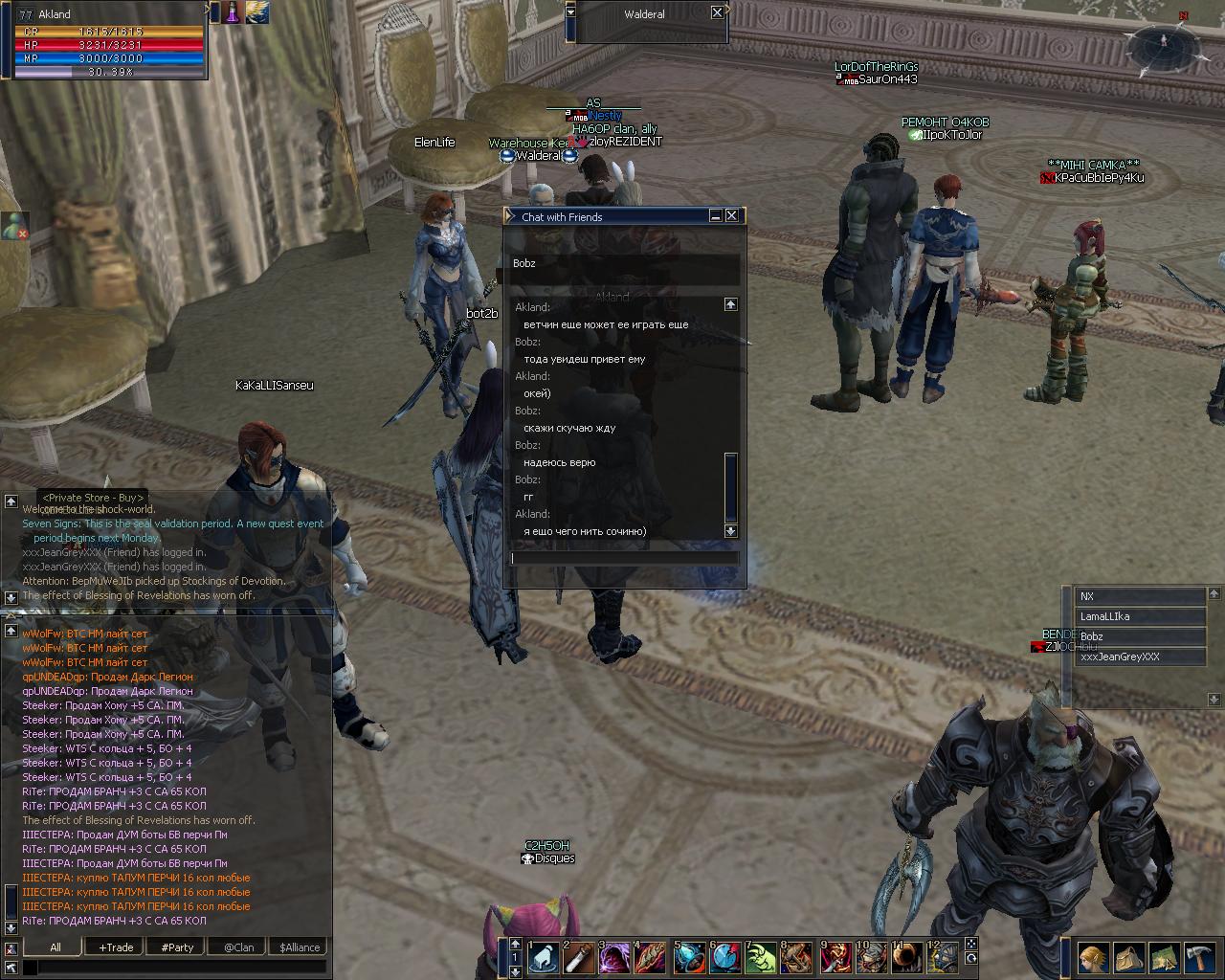
Task: Select friend NX in the friends list
Action: coord(1140,596)
